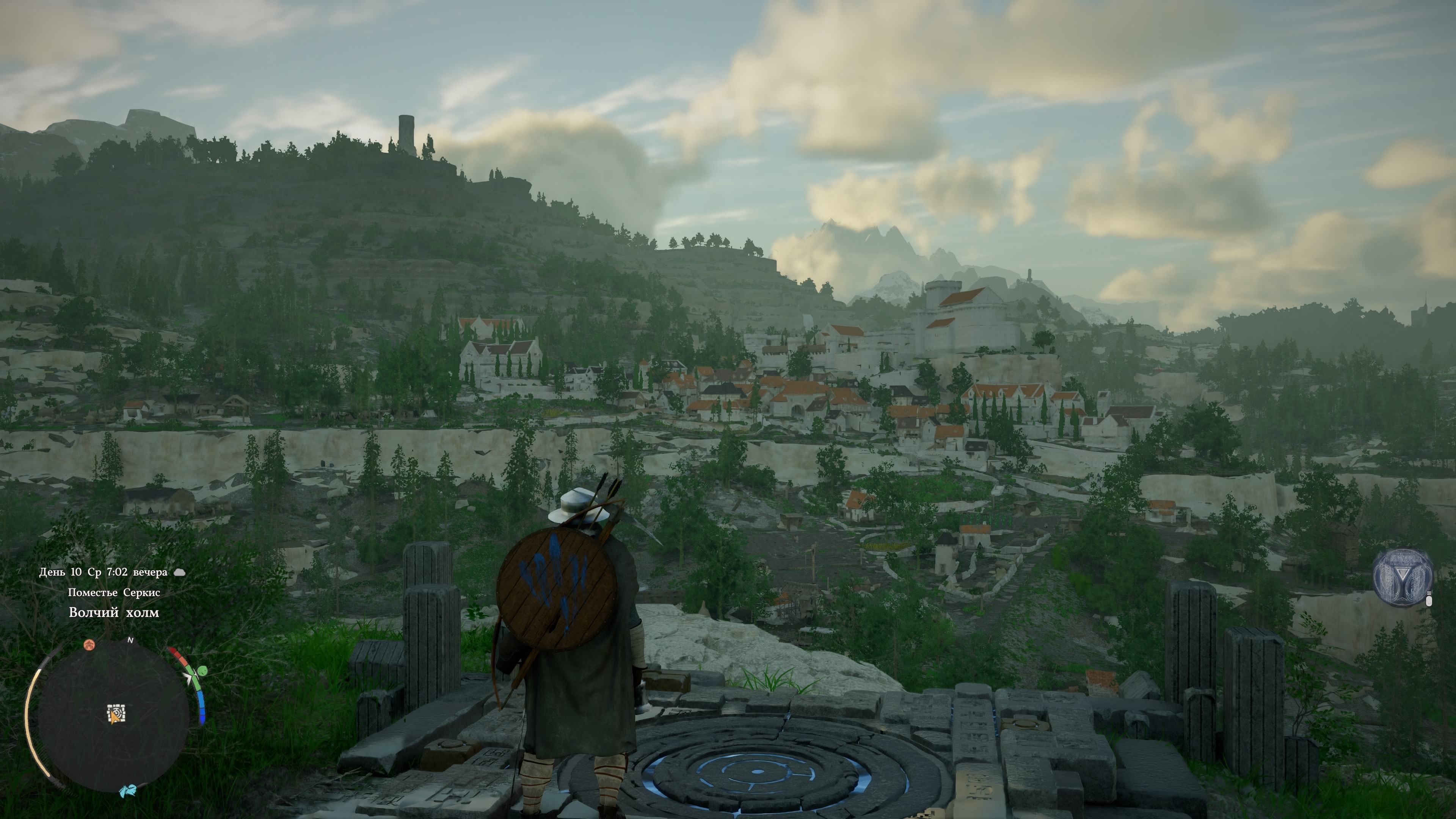The width and height of the screenshot is (1456, 819).
Task: Click the orange house marker on minimap edge
Action: pos(89,644)
